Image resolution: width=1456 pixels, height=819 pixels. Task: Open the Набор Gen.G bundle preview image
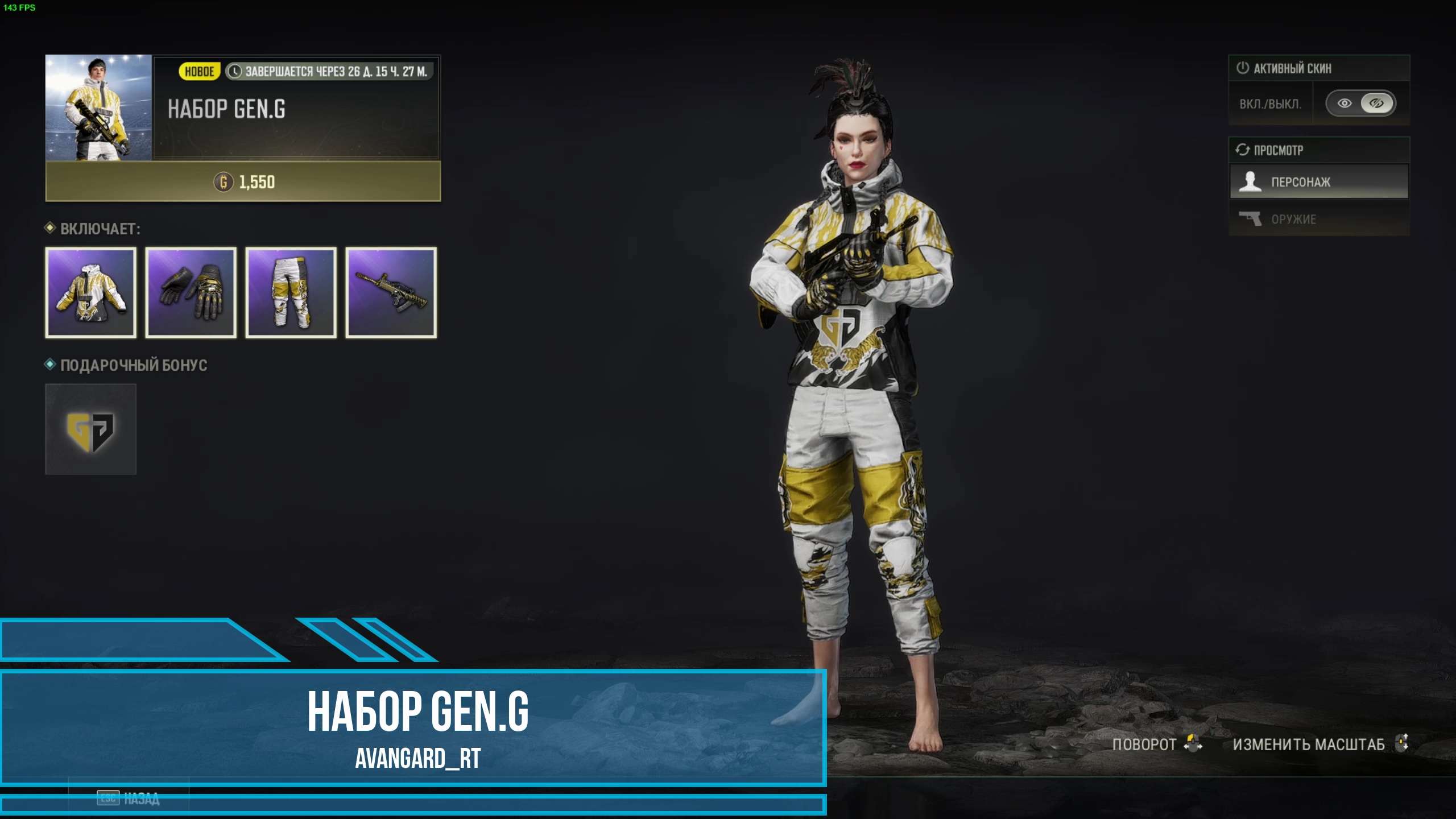tap(98, 108)
